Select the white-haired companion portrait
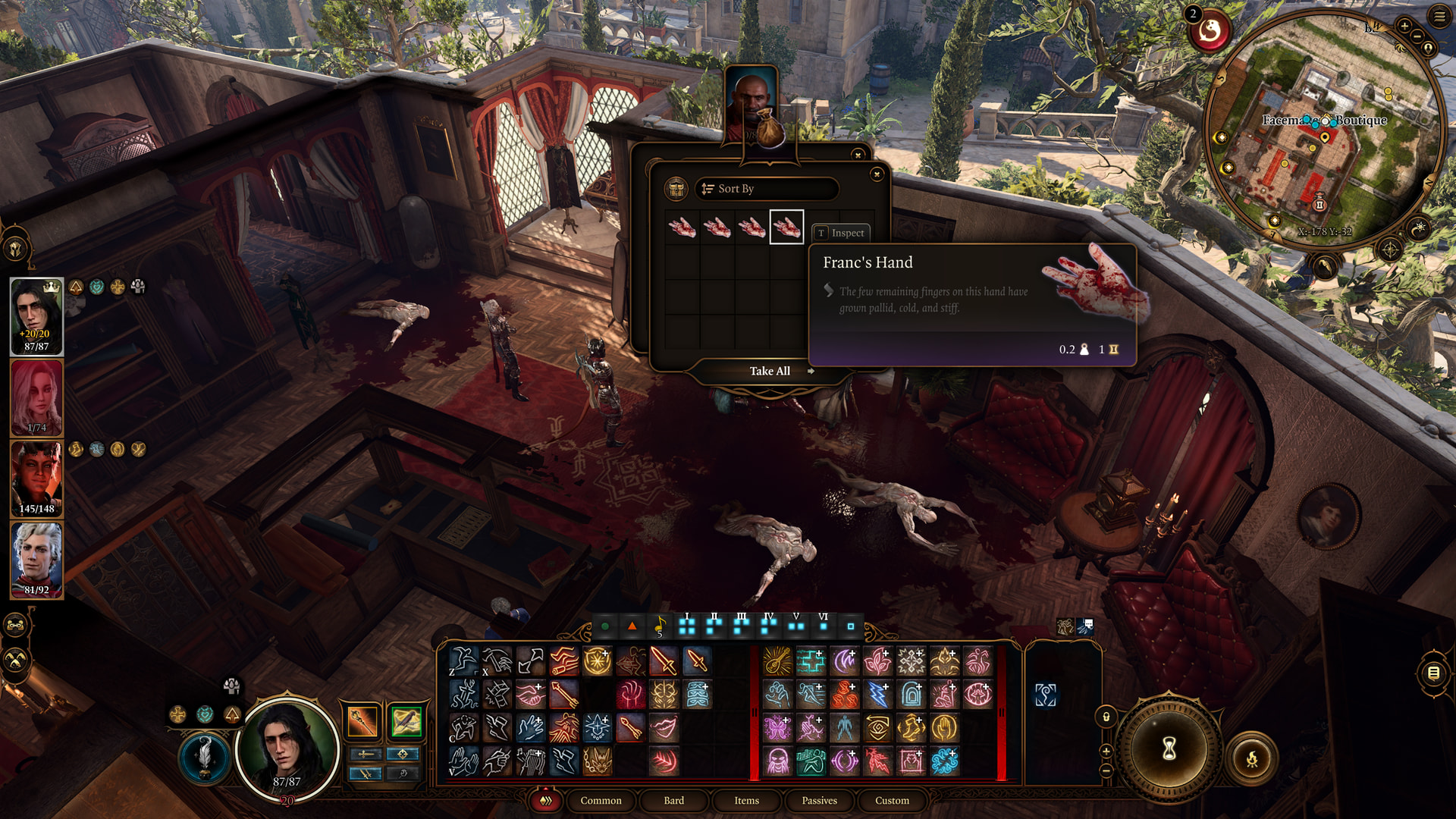The image size is (1456, 819). pos(36,560)
